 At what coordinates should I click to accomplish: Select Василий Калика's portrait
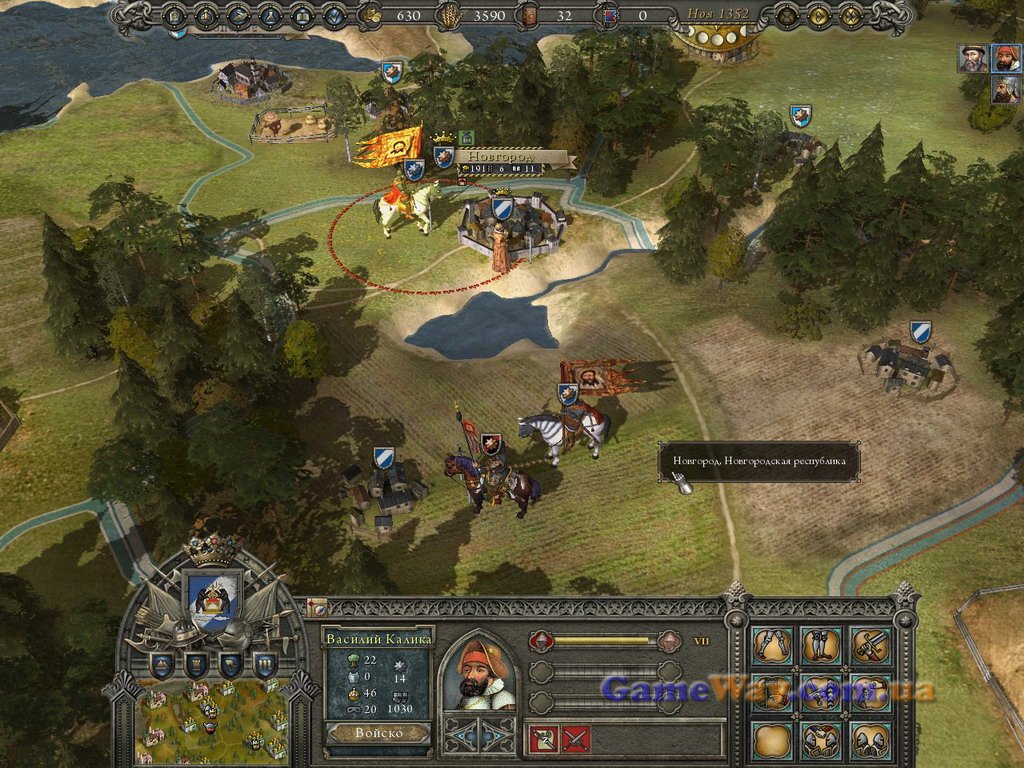coord(478,673)
